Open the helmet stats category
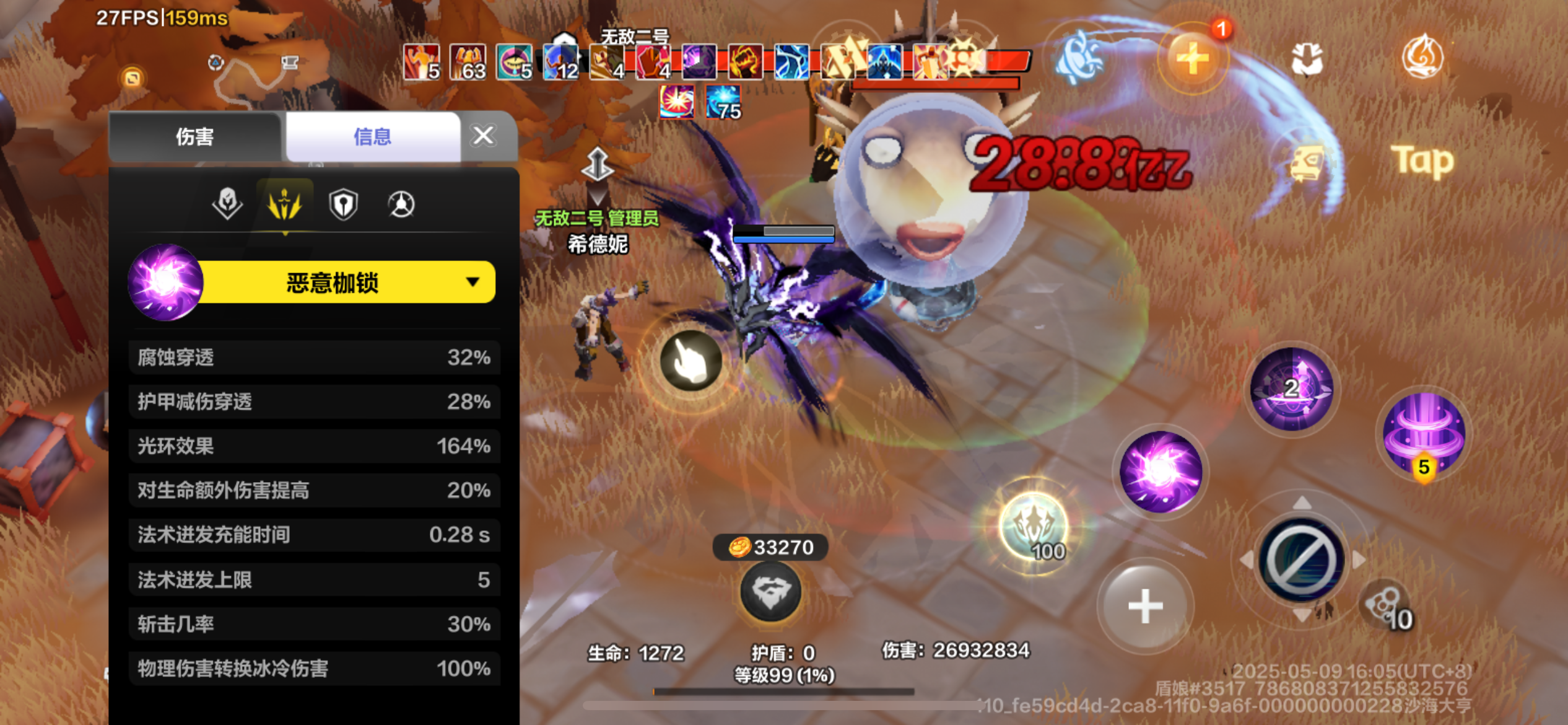The width and height of the screenshot is (1568, 725). point(227,203)
